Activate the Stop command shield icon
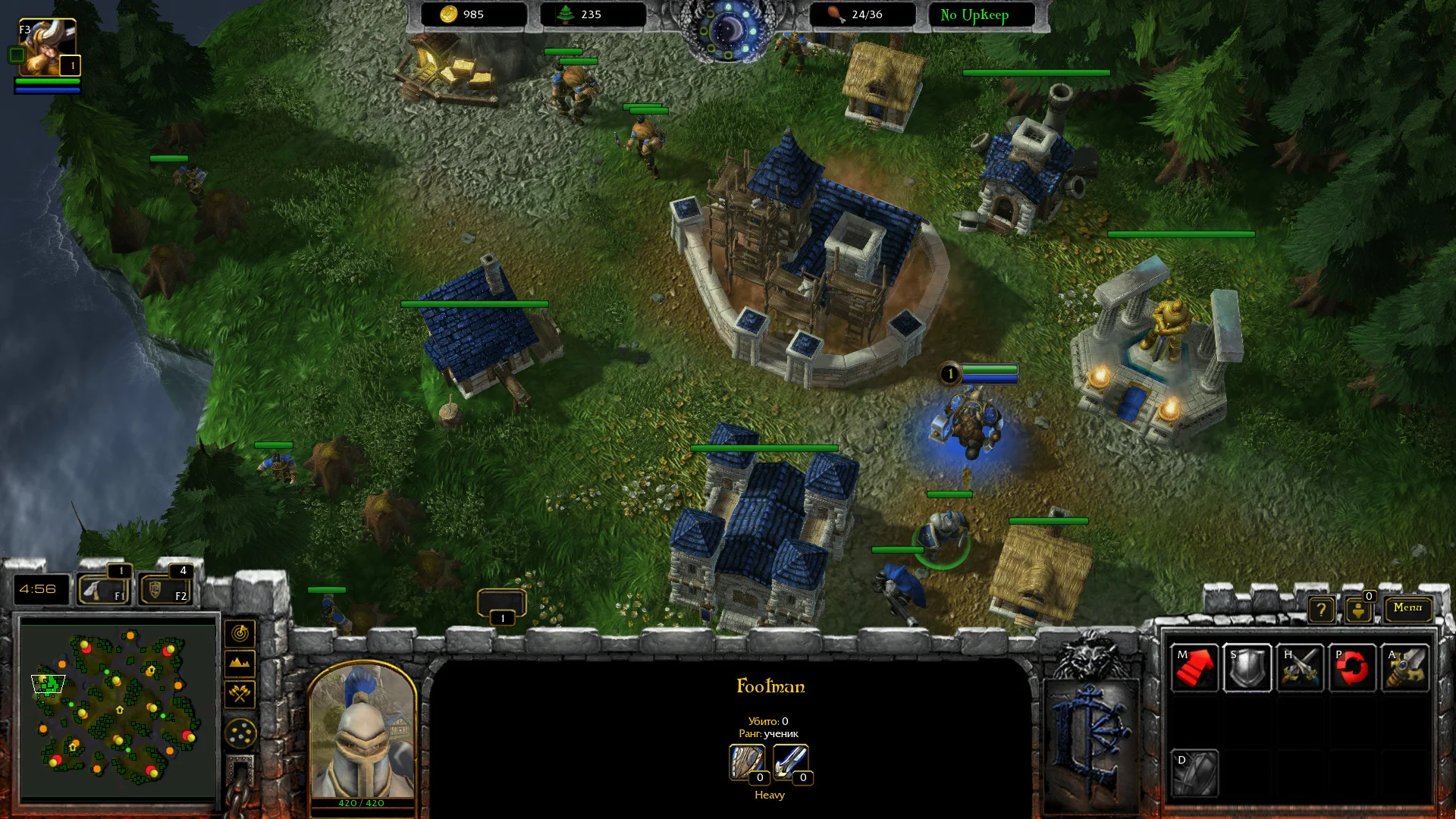Screen dimensions: 1456x819 click(1247, 668)
